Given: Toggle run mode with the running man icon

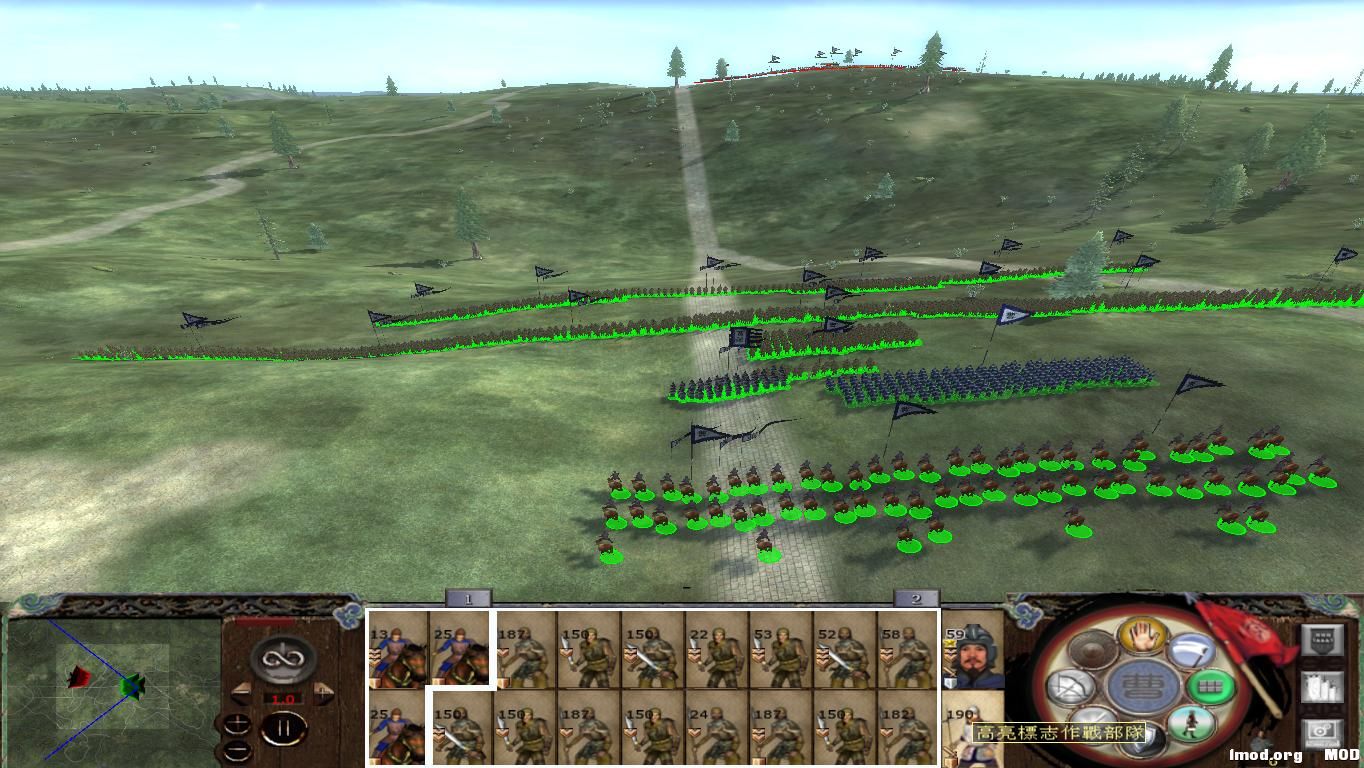Looking at the screenshot, I should pos(1193,725).
